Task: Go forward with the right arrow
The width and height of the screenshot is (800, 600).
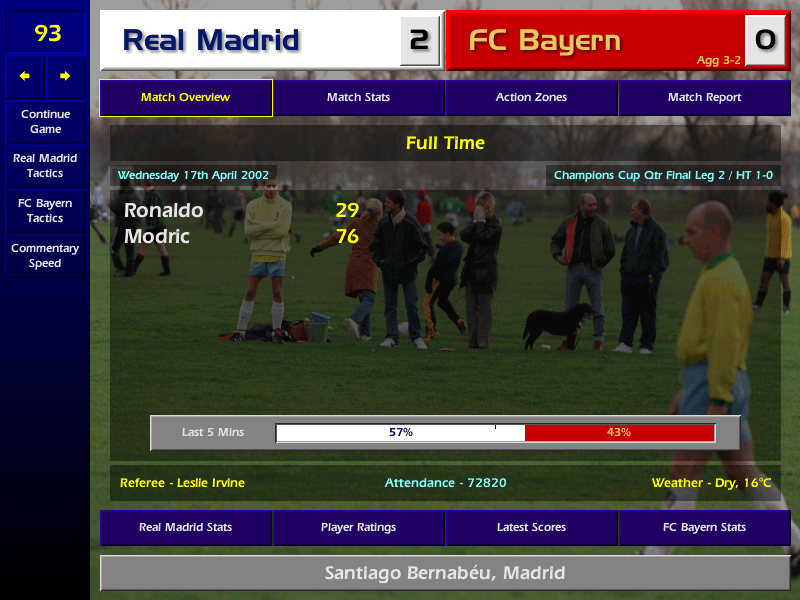Action: pos(65,76)
